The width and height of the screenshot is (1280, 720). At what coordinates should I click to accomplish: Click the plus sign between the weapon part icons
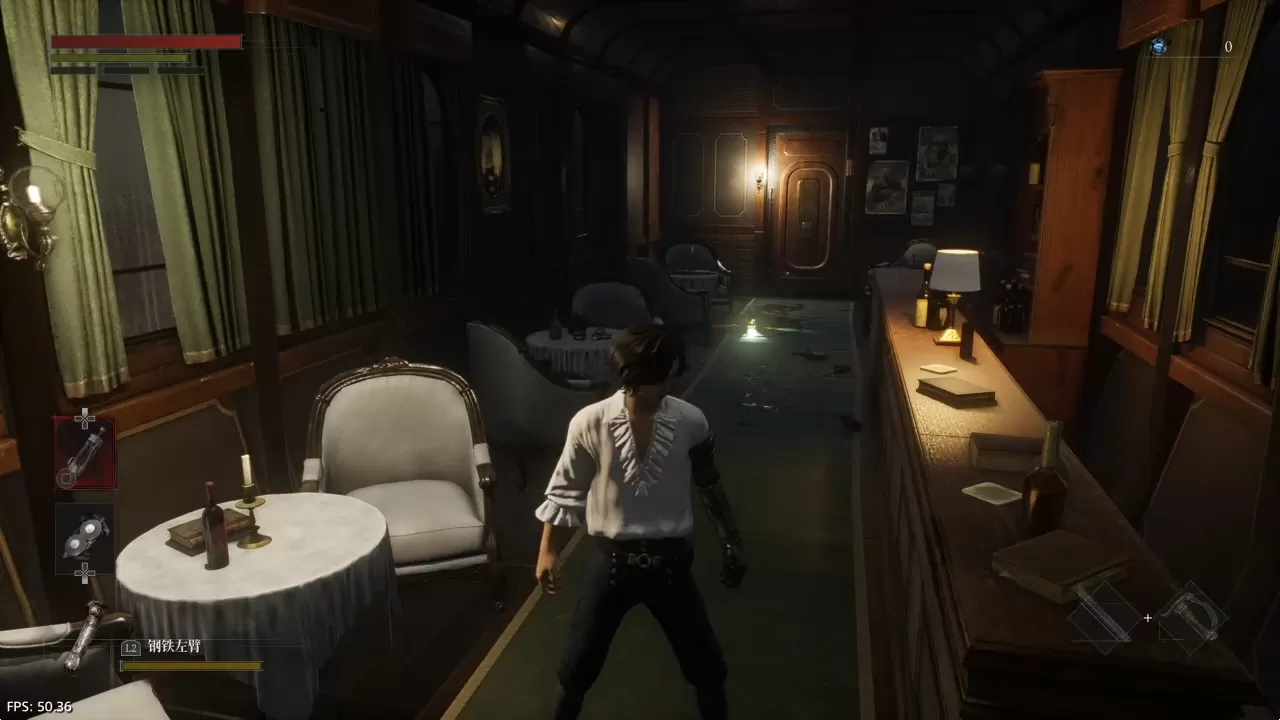tap(1147, 618)
